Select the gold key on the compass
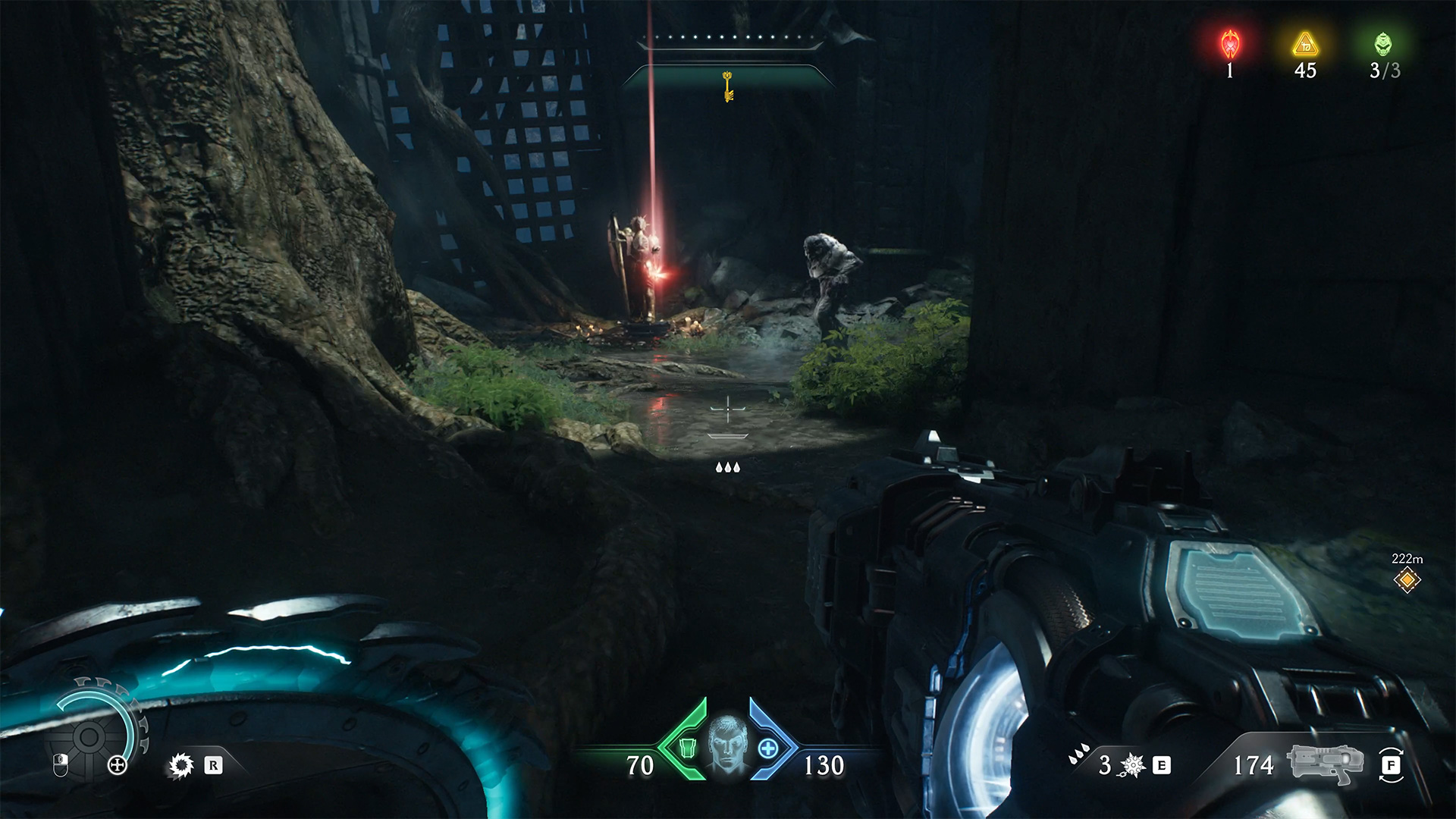The width and height of the screenshot is (1456, 819). [728, 86]
